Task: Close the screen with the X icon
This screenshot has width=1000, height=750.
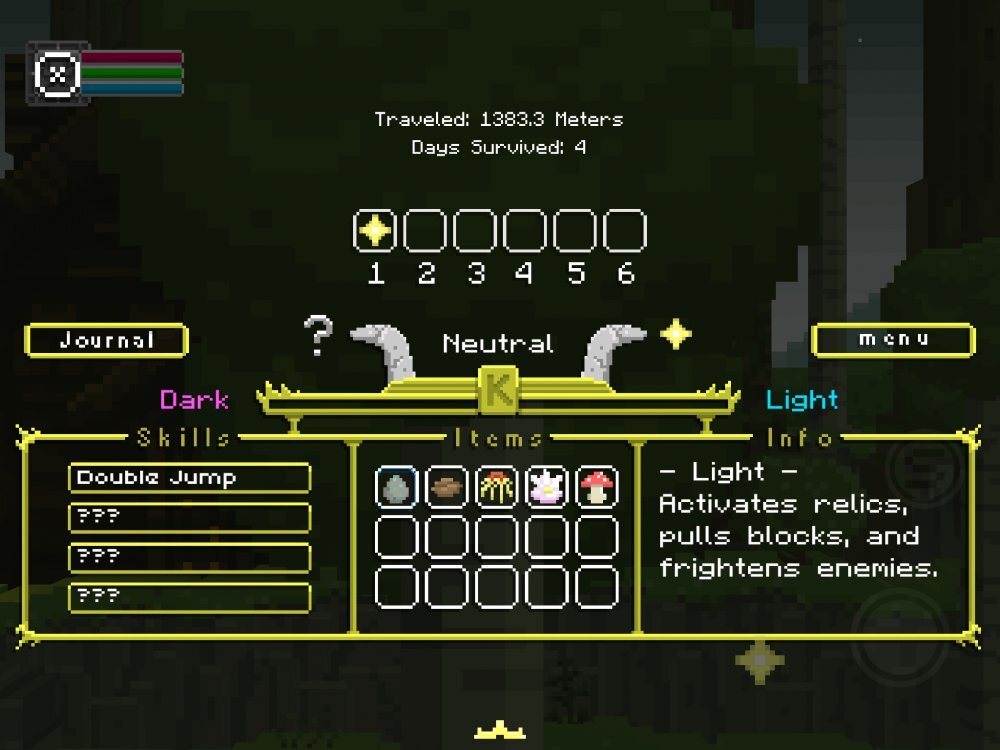Action: 58,74
